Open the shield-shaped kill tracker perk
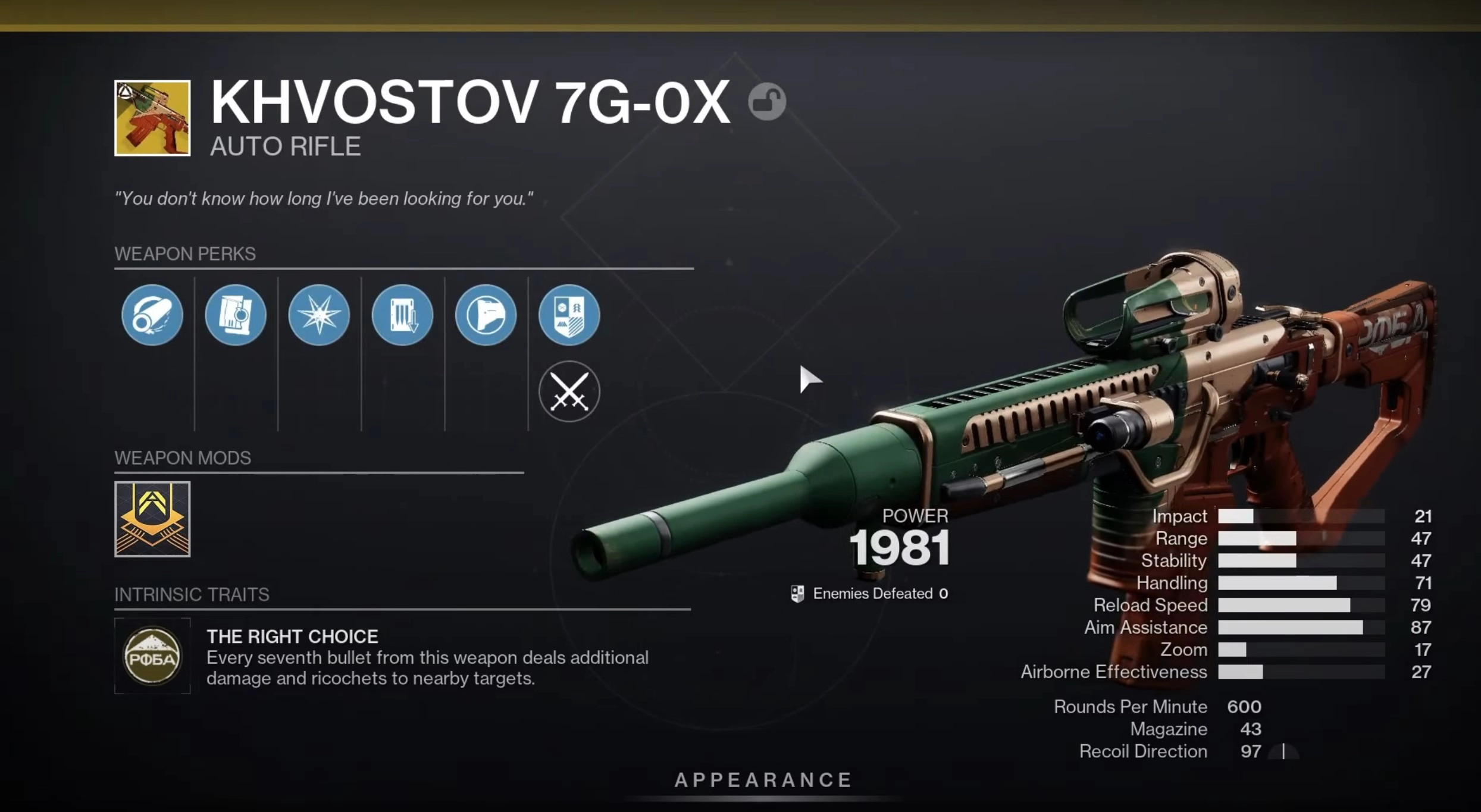The height and width of the screenshot is (812, 1481). (x=569, y=315)
